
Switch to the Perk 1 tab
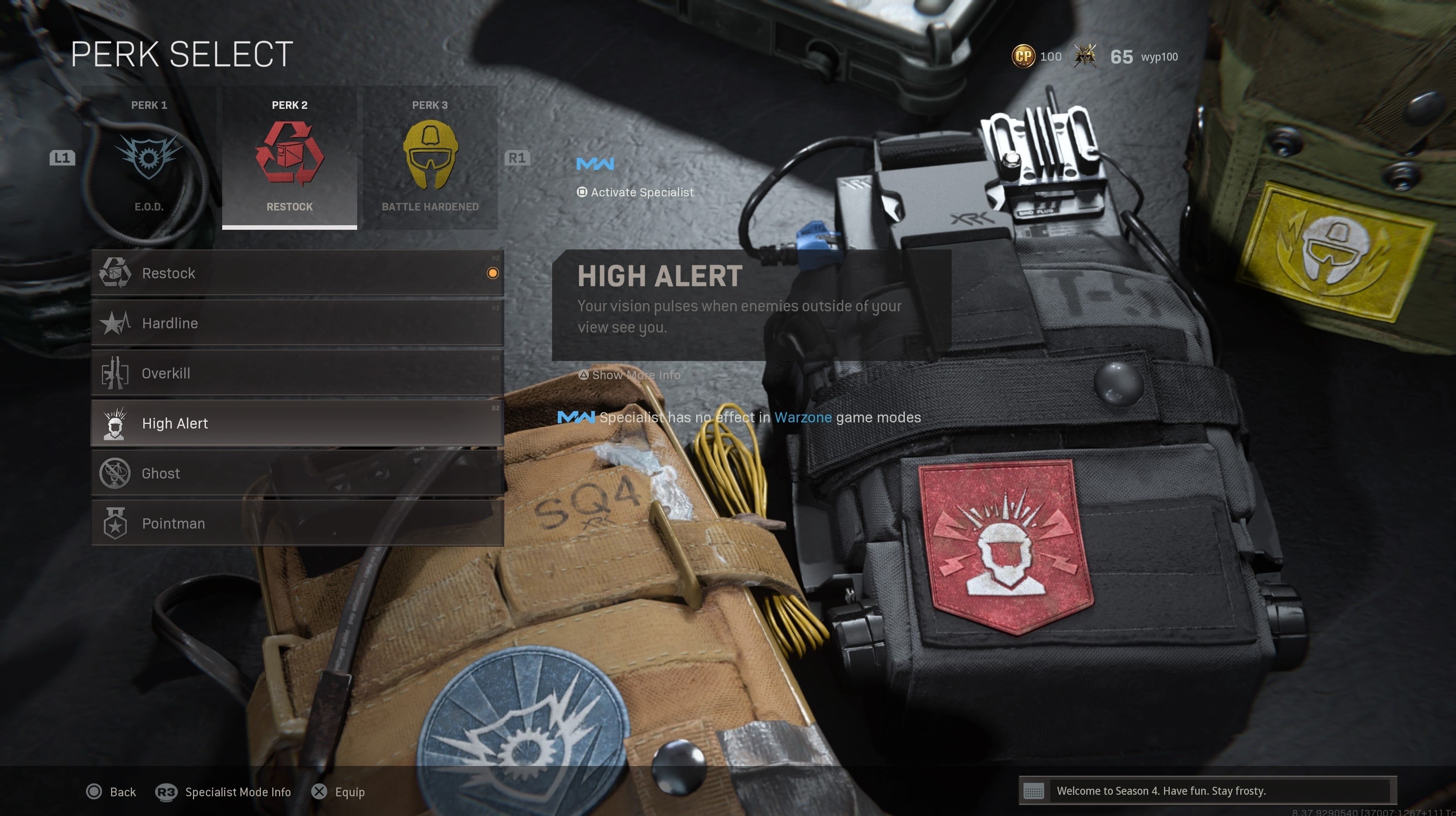tap(149, 105)
